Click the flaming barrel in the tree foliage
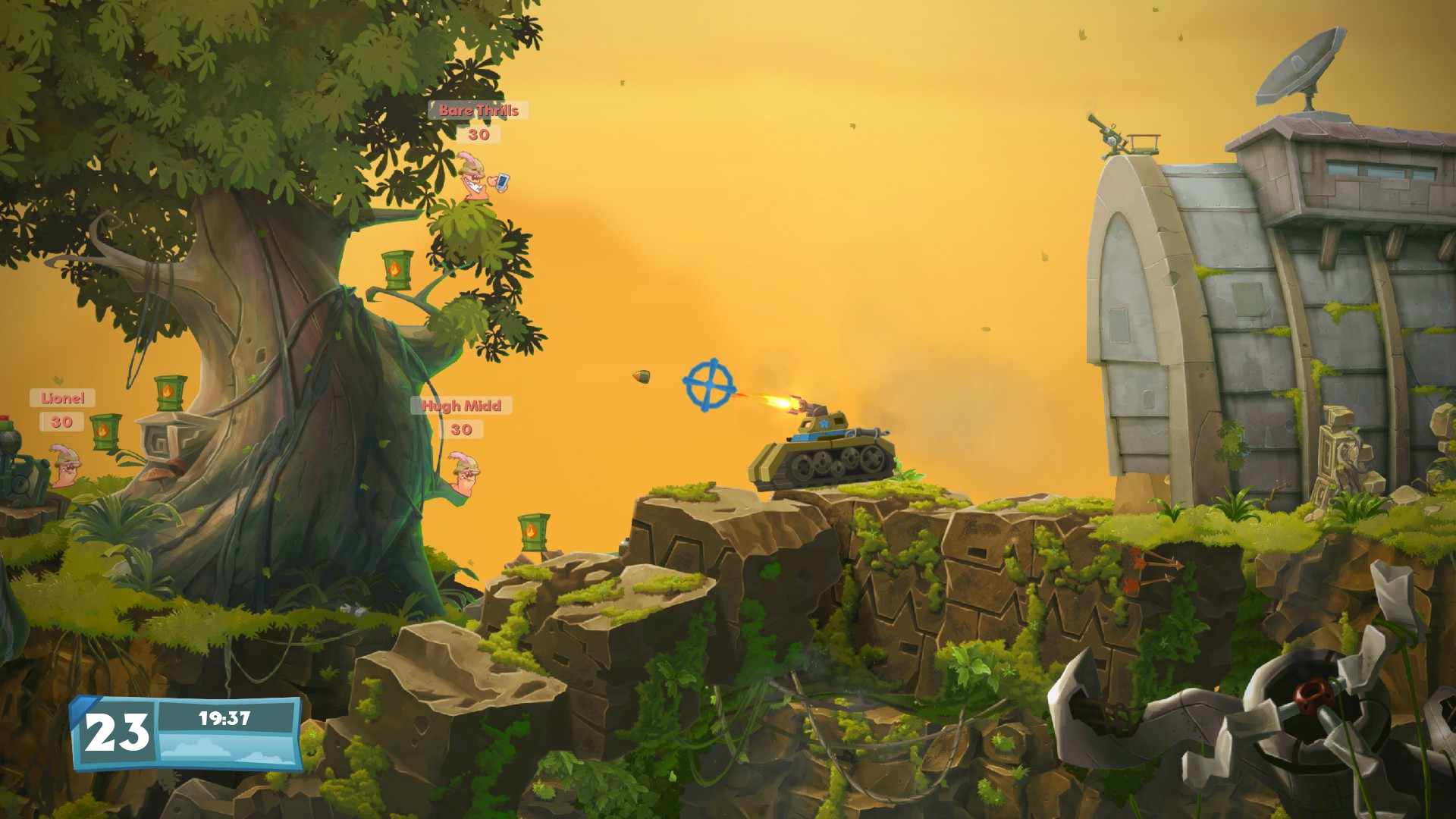The width and height of the screenshot is (1456, 819). click(397, 267)
